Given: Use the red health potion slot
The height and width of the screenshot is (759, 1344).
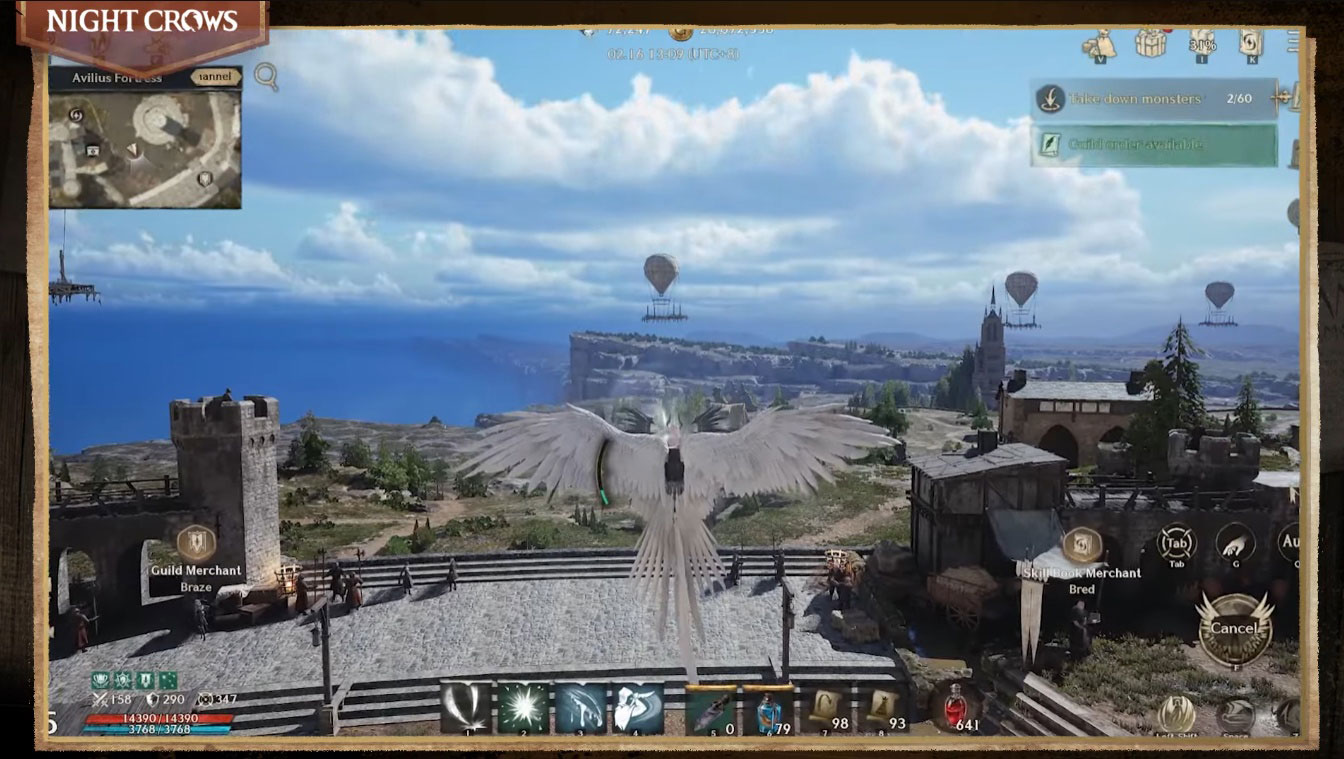Looking at the screenshot, I should [x=956, y=707].
